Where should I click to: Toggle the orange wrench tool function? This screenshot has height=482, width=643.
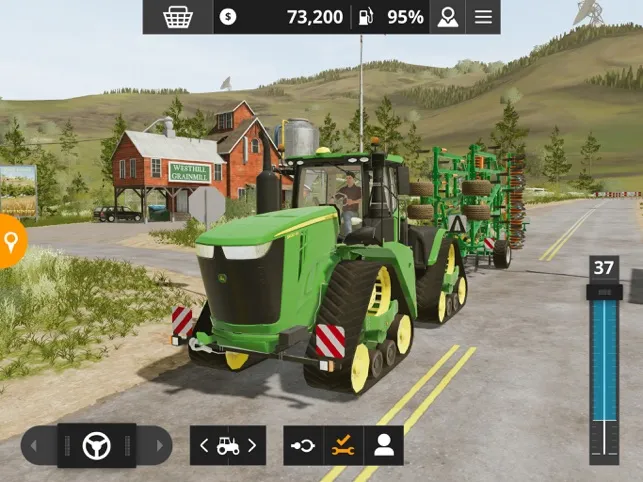[344, 446]
